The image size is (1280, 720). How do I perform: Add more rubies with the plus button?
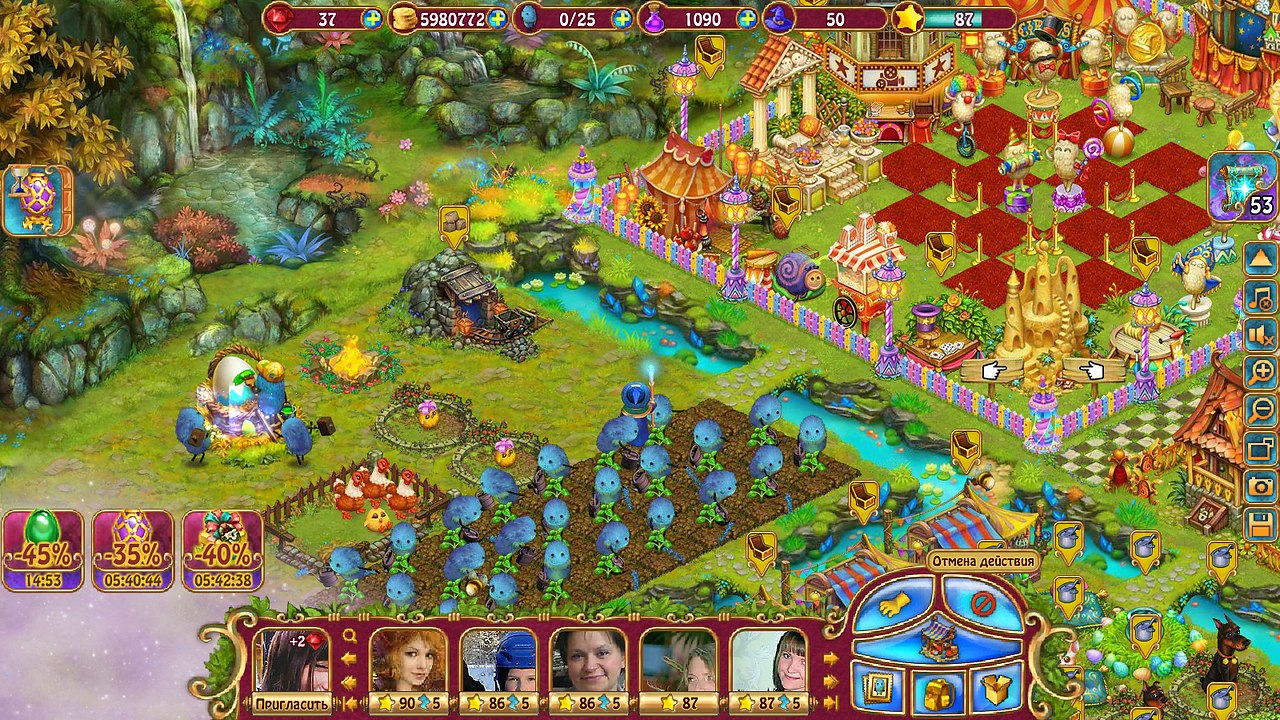click(x=372, y=19)
